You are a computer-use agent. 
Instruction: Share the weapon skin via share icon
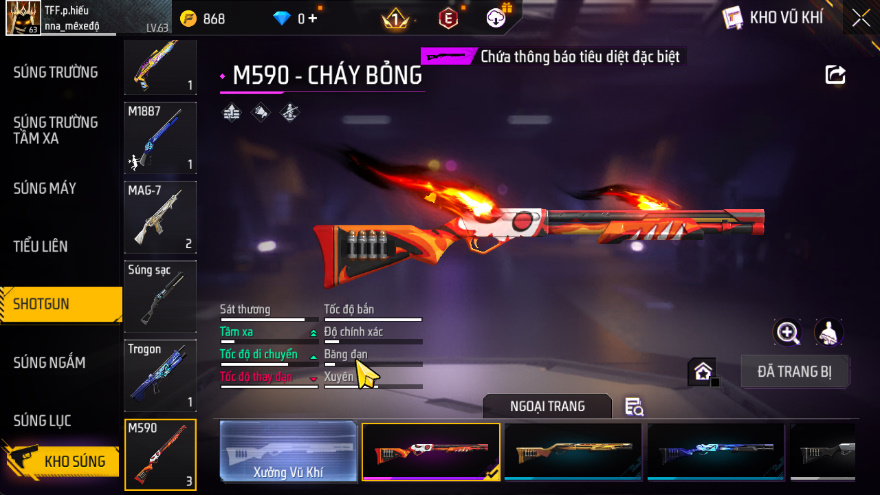click(835, 75)
